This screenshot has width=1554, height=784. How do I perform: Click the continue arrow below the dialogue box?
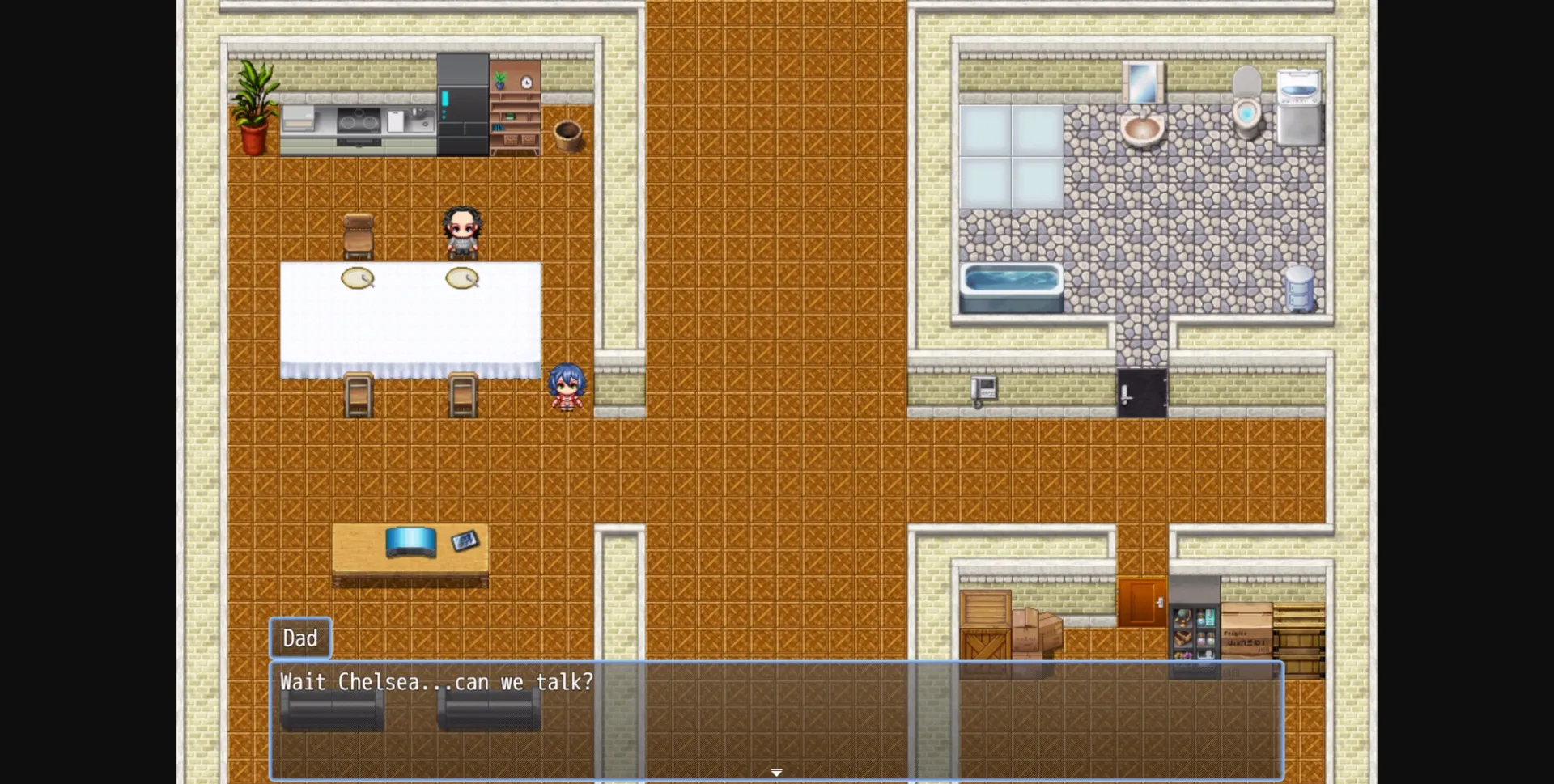[x=776, y=773]
